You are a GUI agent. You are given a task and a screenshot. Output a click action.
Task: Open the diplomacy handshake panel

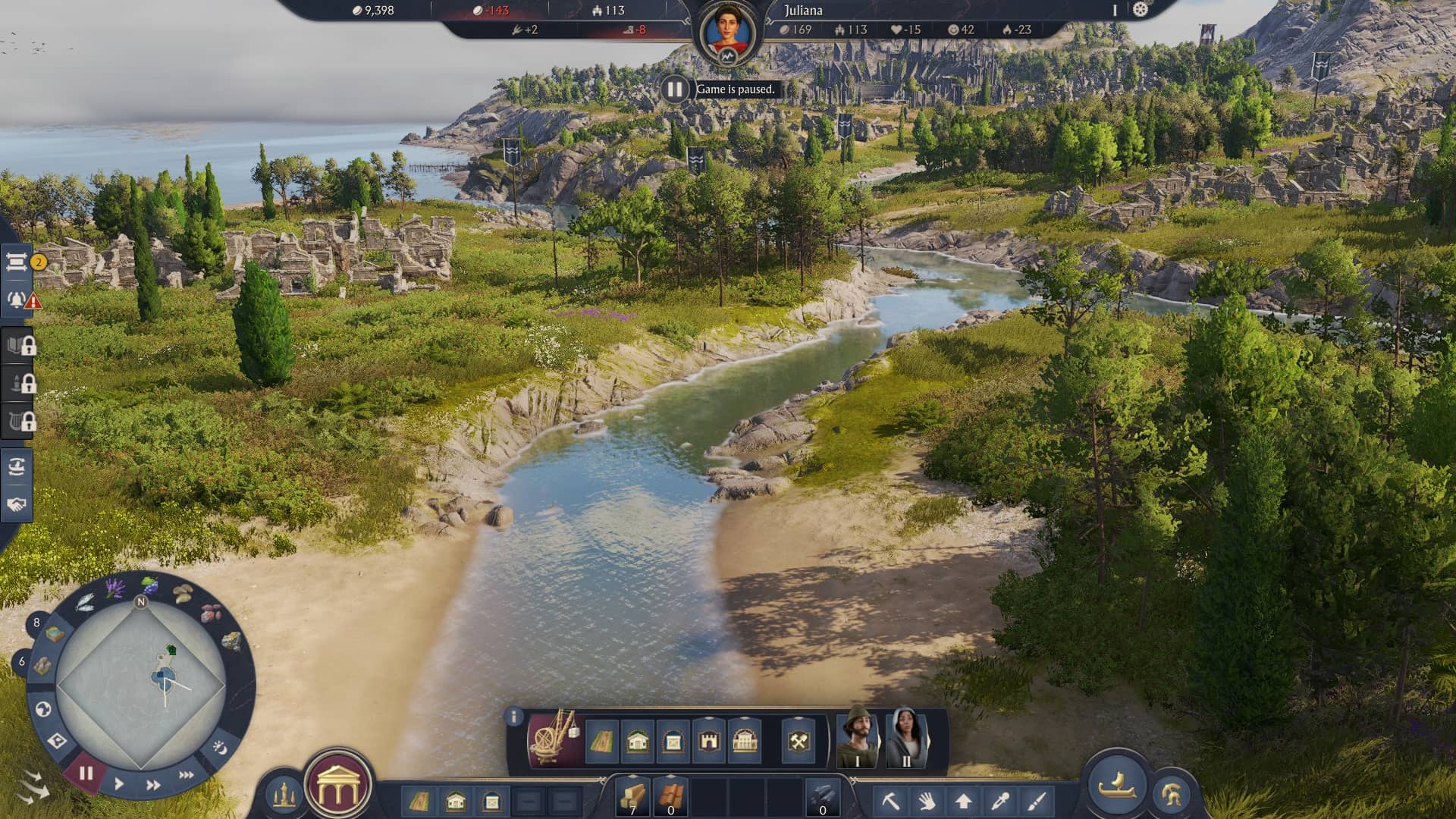17,504
